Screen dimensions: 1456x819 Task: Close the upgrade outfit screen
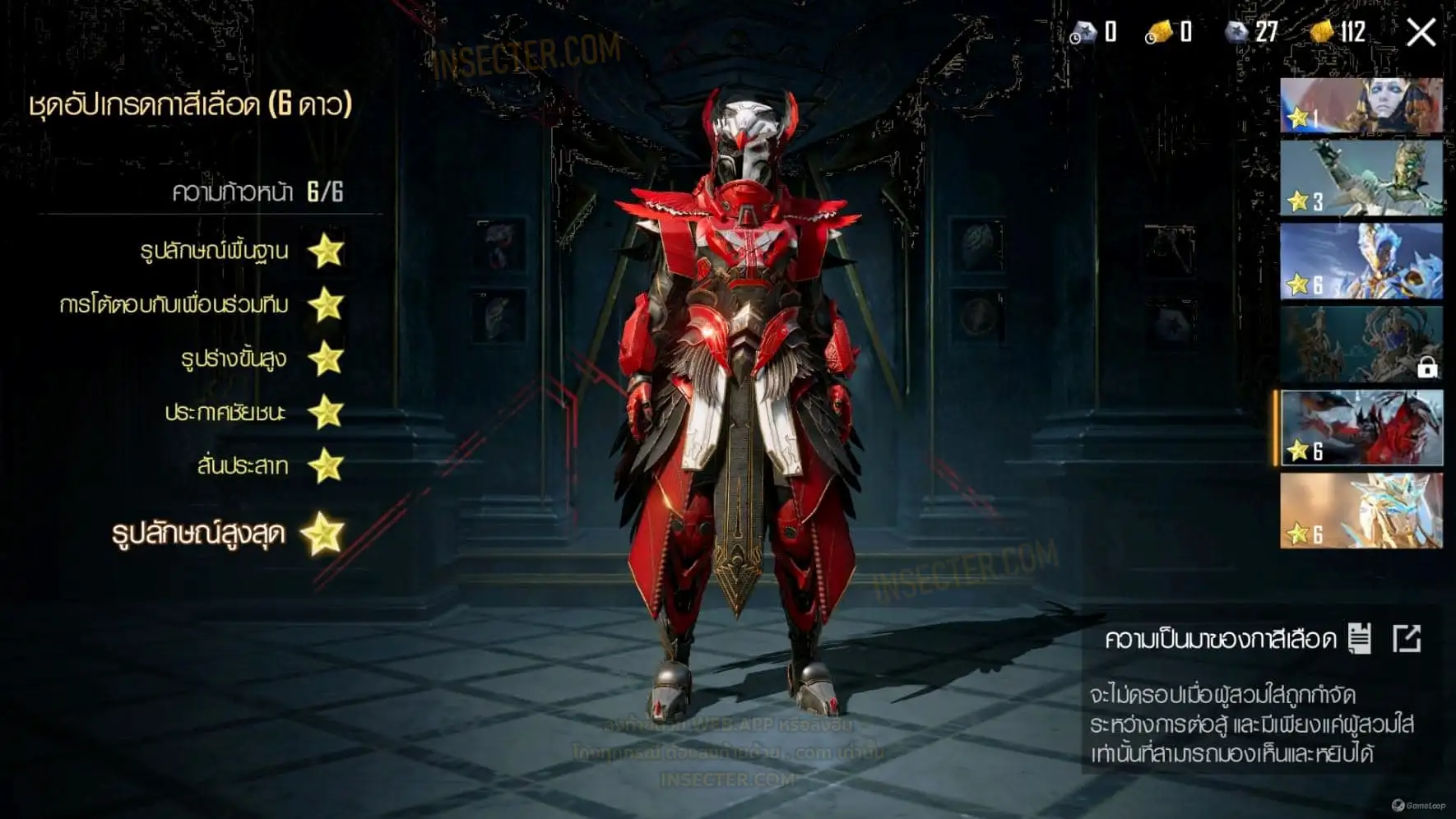coord(1421,33)
